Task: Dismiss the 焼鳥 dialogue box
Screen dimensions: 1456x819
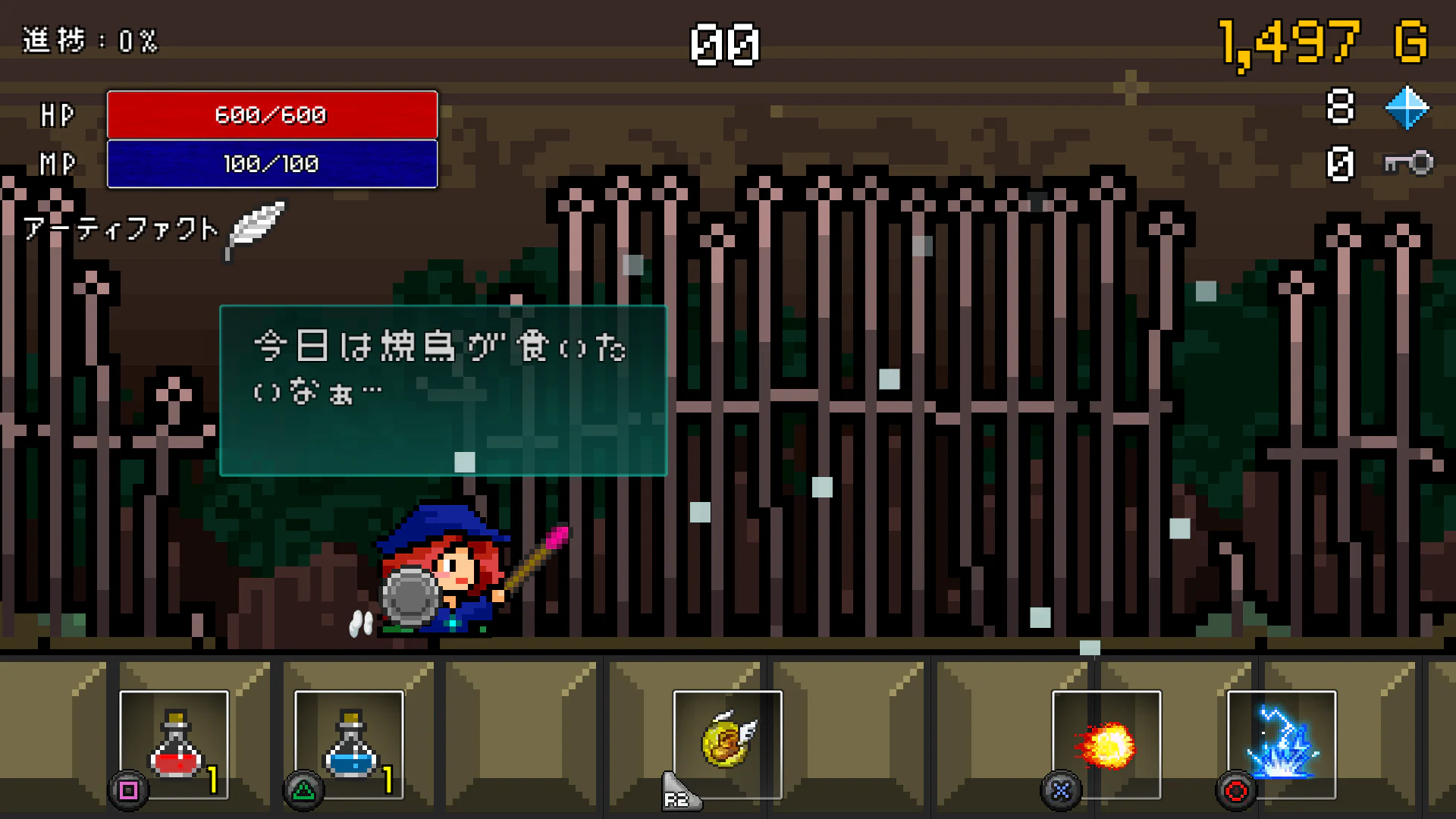Action: [x=442, y=388]
